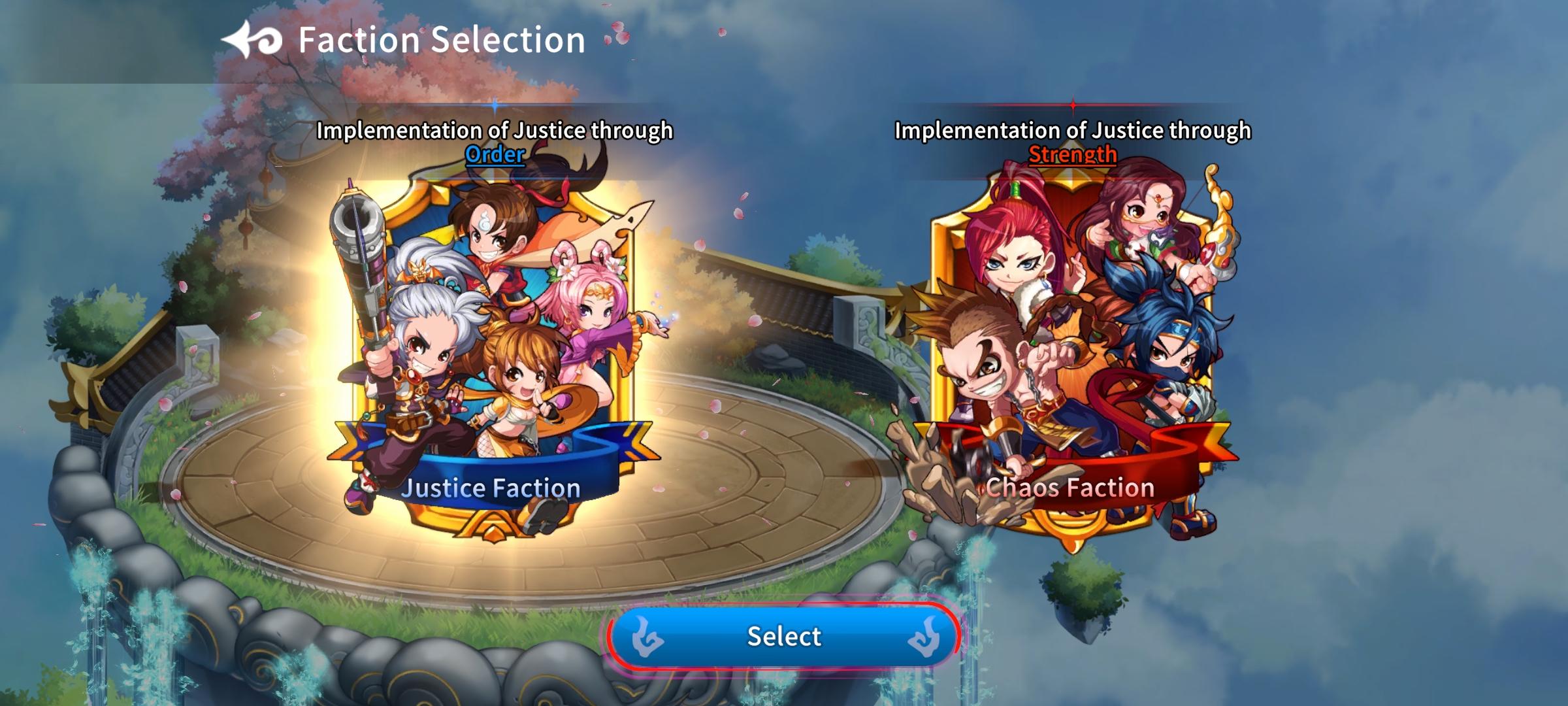This screenshot has height=706, width=1568.
Task: Tap the flower ornament atop the Chaos banner
Action: [1073, 180]
